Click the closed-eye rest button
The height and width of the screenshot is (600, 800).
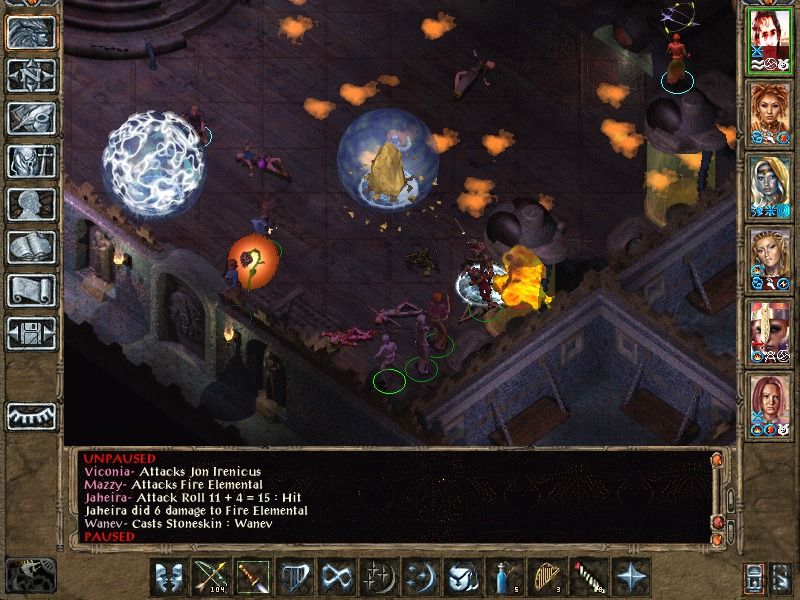click(x=31, y=415)
